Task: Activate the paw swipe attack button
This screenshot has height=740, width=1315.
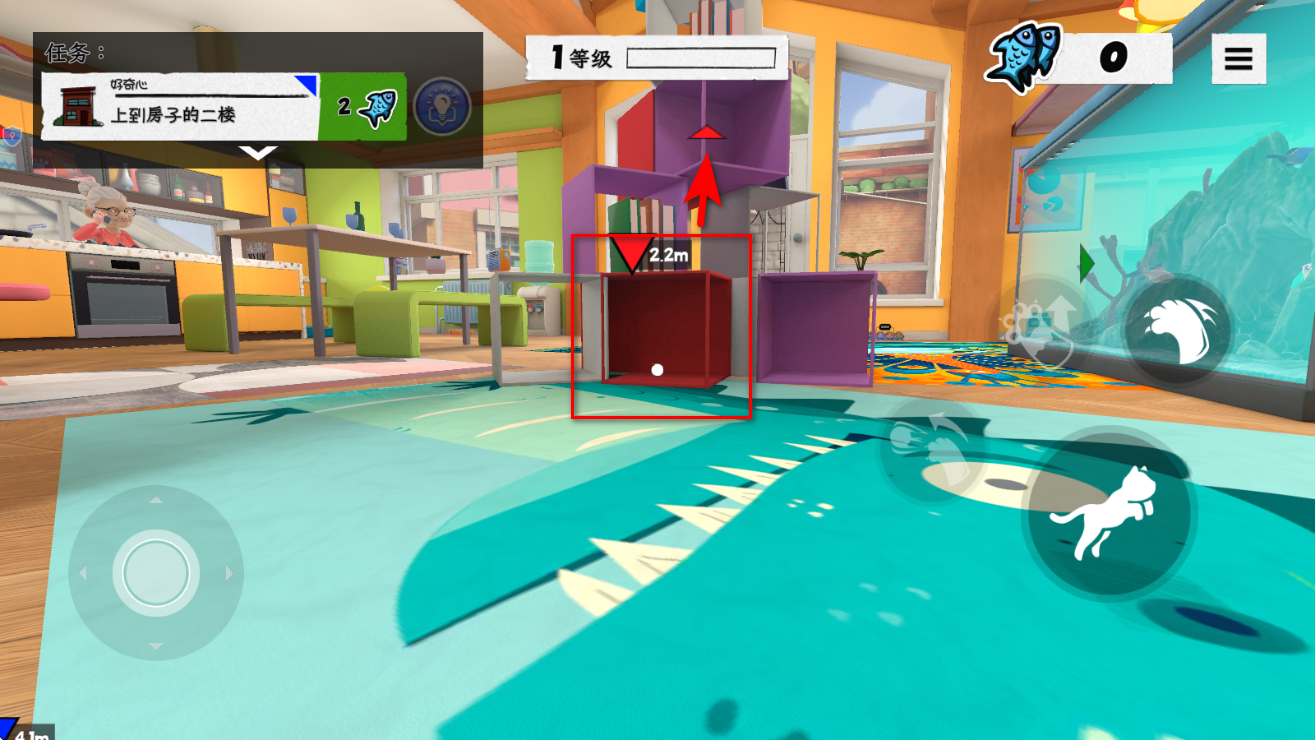Action: point(1178,328)
